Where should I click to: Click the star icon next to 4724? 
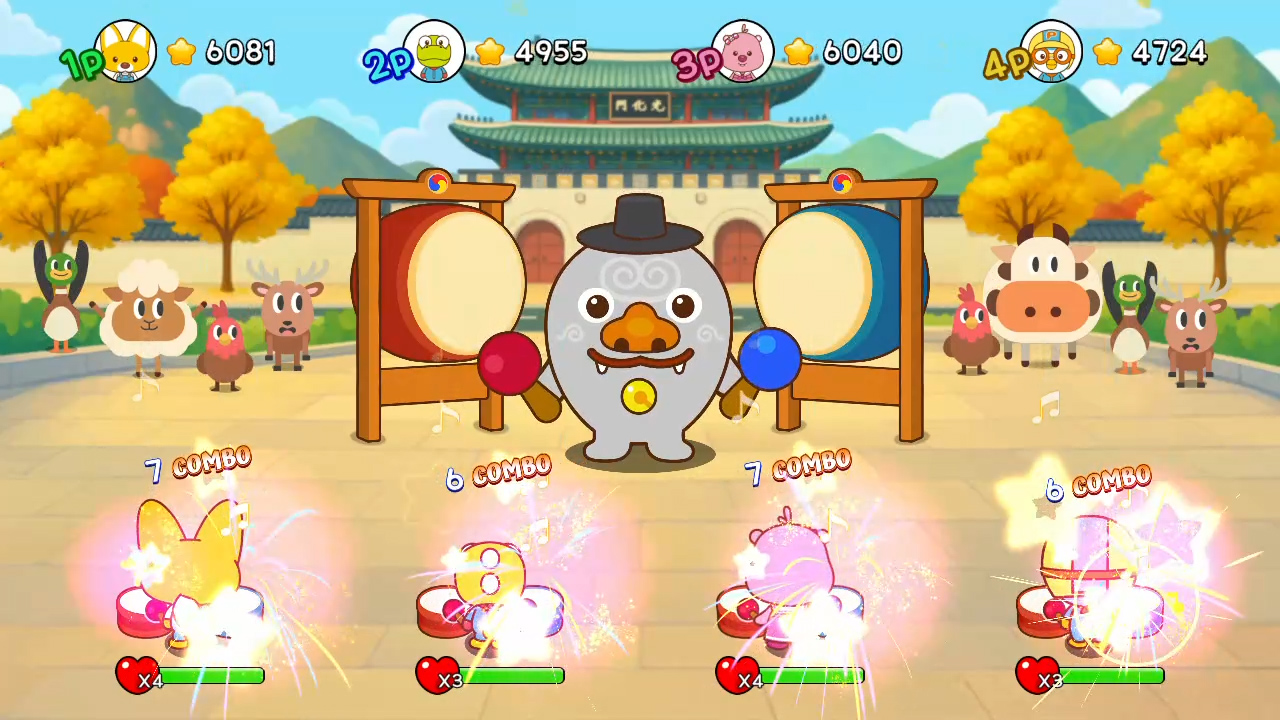coord(1107,52)
